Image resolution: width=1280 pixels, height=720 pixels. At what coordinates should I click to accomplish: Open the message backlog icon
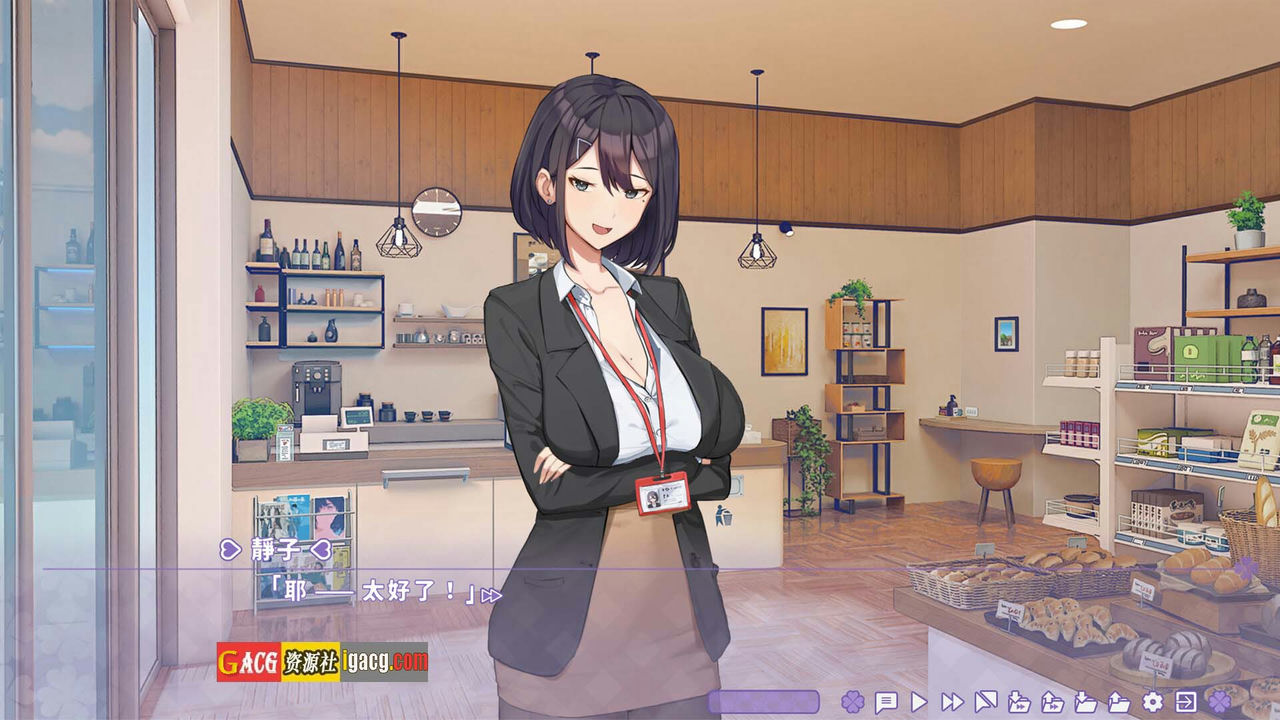click(885, 703)
